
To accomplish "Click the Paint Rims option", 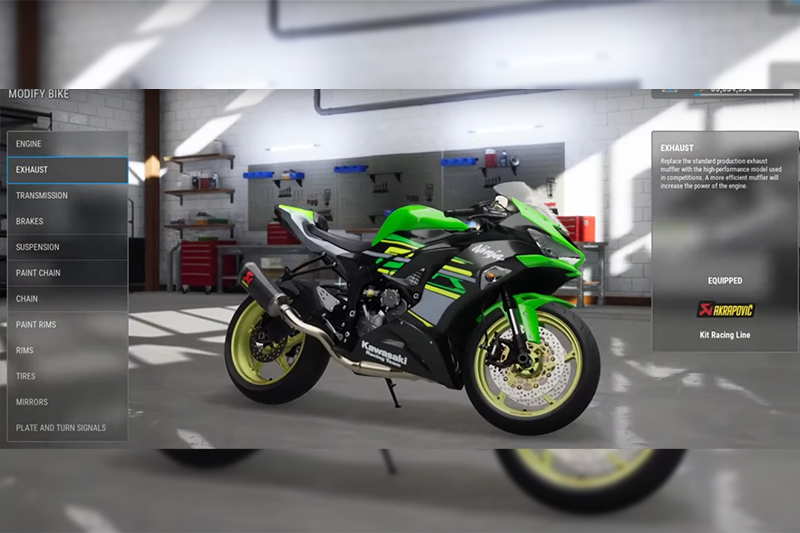I will pos(67,324).
